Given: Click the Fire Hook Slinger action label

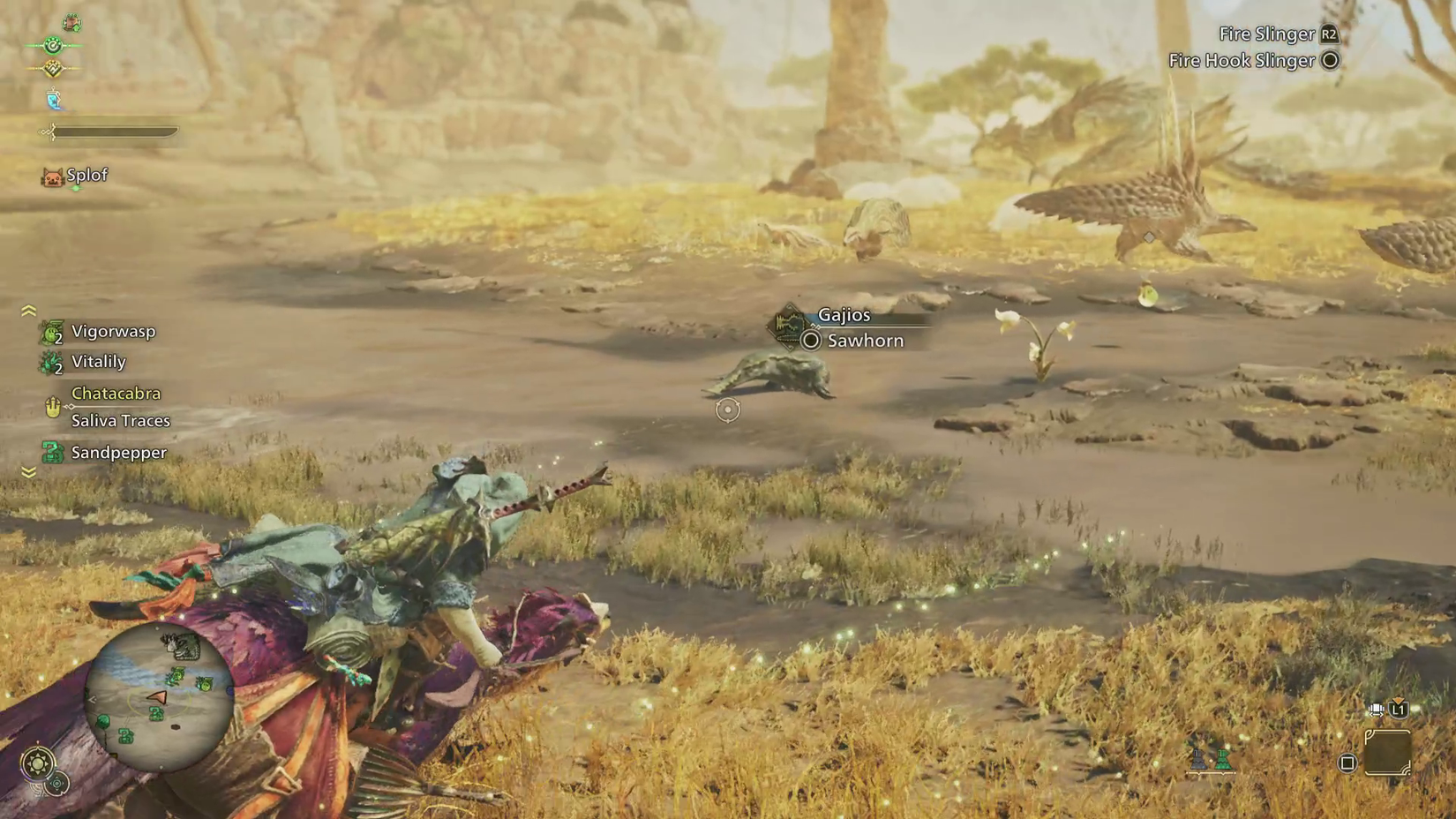Looking at the screenshot, I should (x=1242, y=61).
